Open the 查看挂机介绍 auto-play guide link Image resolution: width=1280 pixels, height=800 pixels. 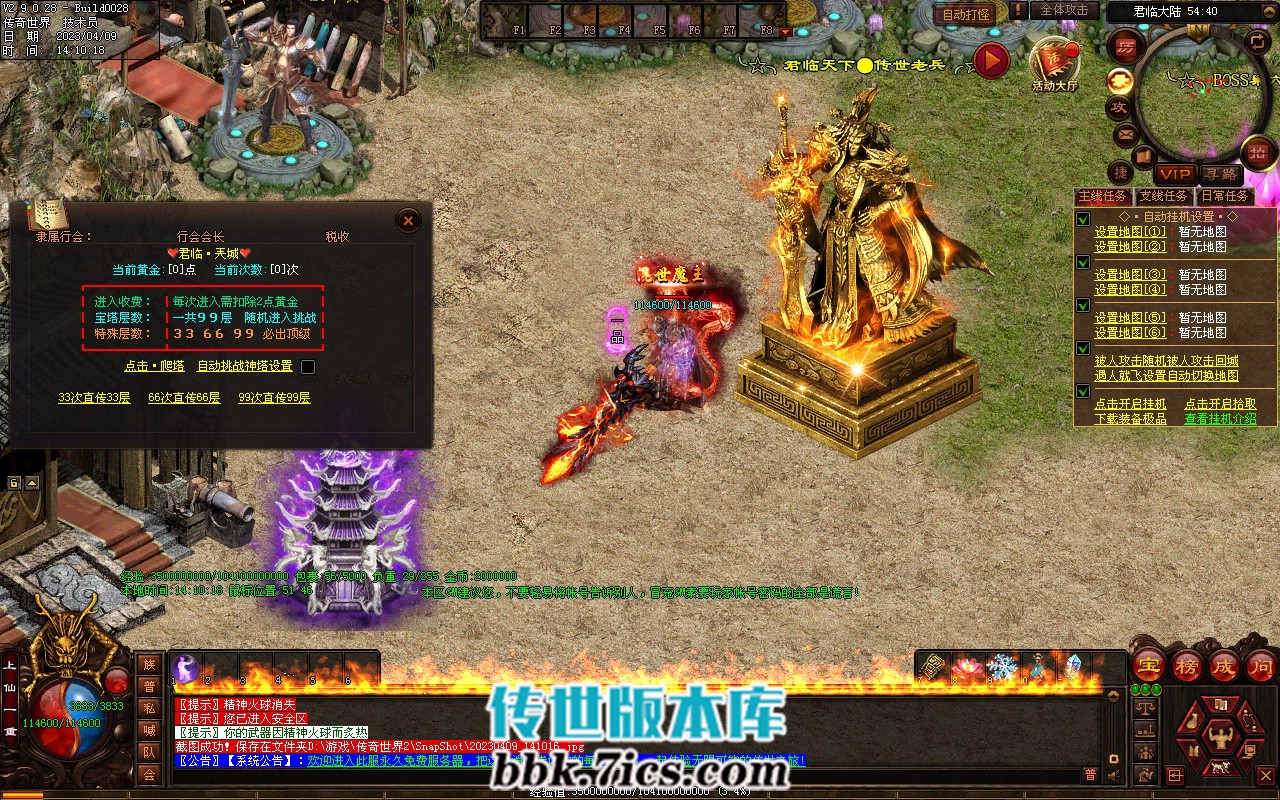pyautogui.click(x=1220, y=419)
